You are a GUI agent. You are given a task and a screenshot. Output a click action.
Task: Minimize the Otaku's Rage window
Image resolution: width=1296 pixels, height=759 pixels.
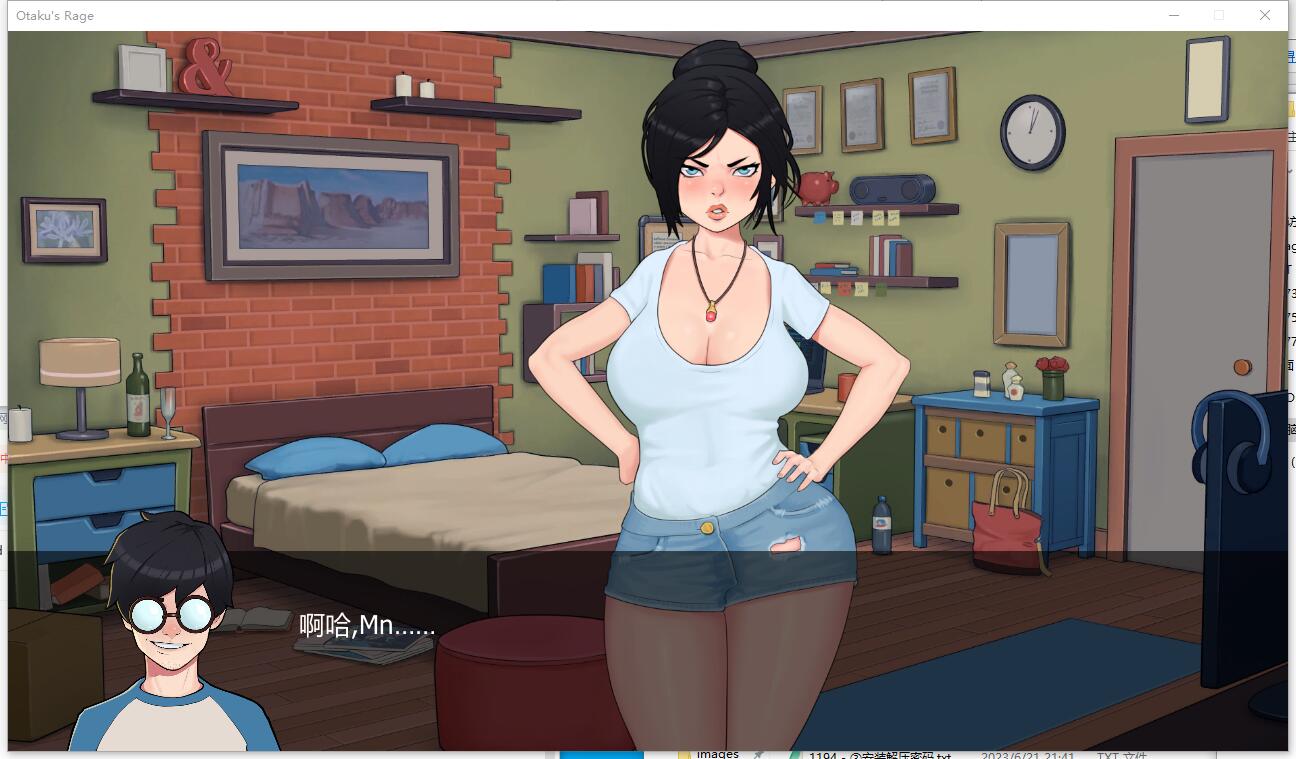pyautogui.click(x=1174, y=15)
